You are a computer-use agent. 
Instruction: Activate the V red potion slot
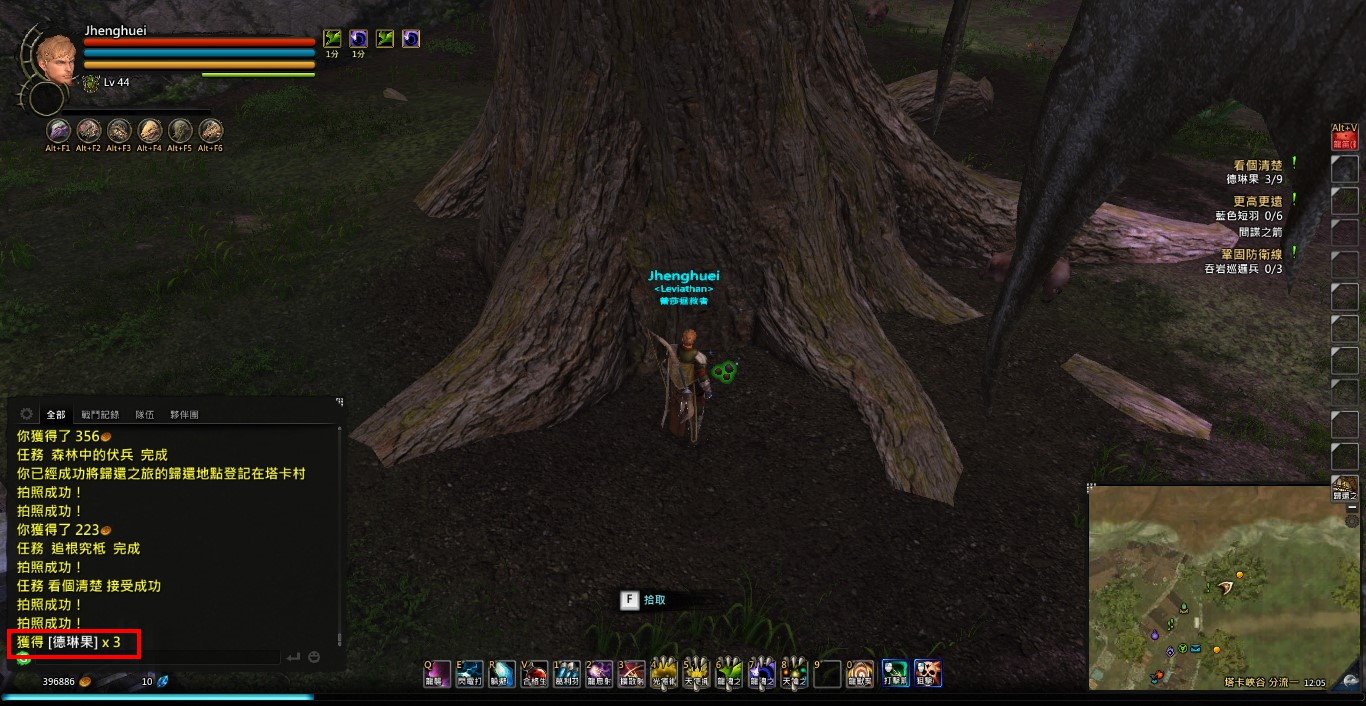coord(535,673)
